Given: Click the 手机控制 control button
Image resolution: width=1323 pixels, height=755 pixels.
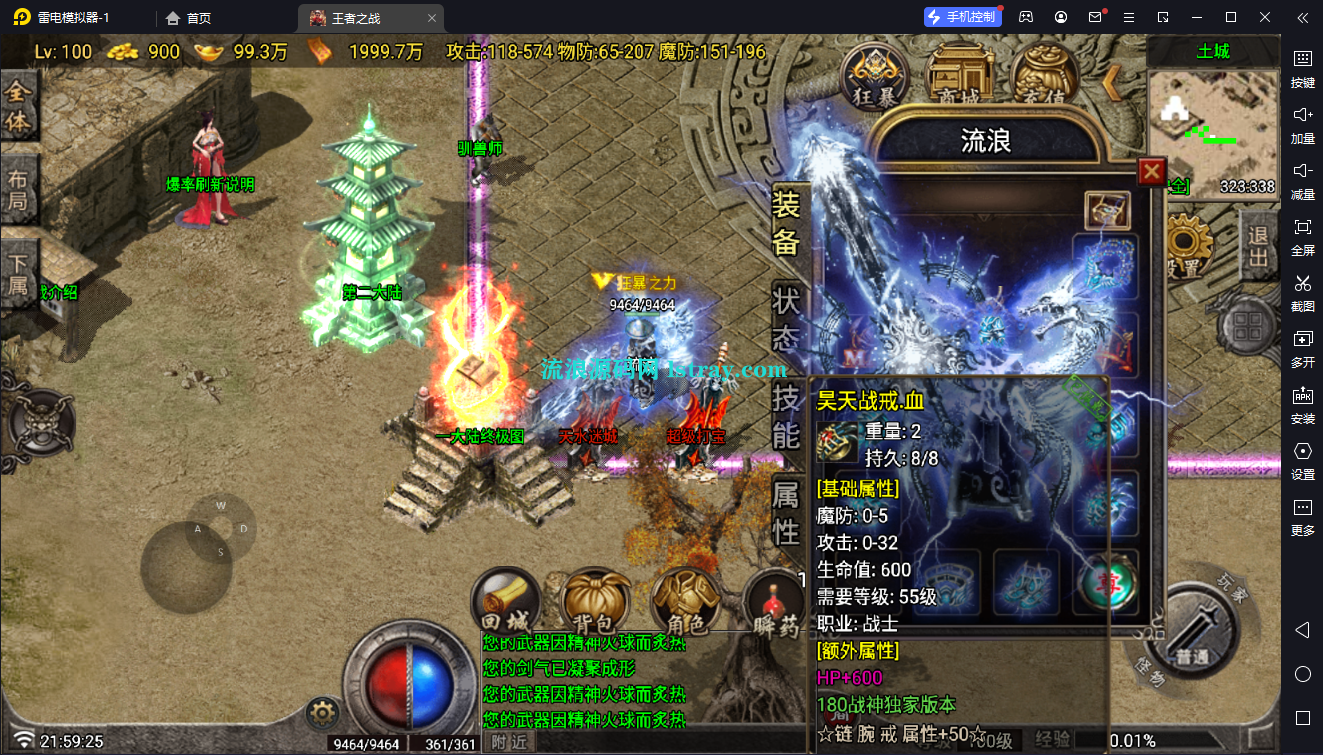Looking at the screenshot, I should (961, 16).
